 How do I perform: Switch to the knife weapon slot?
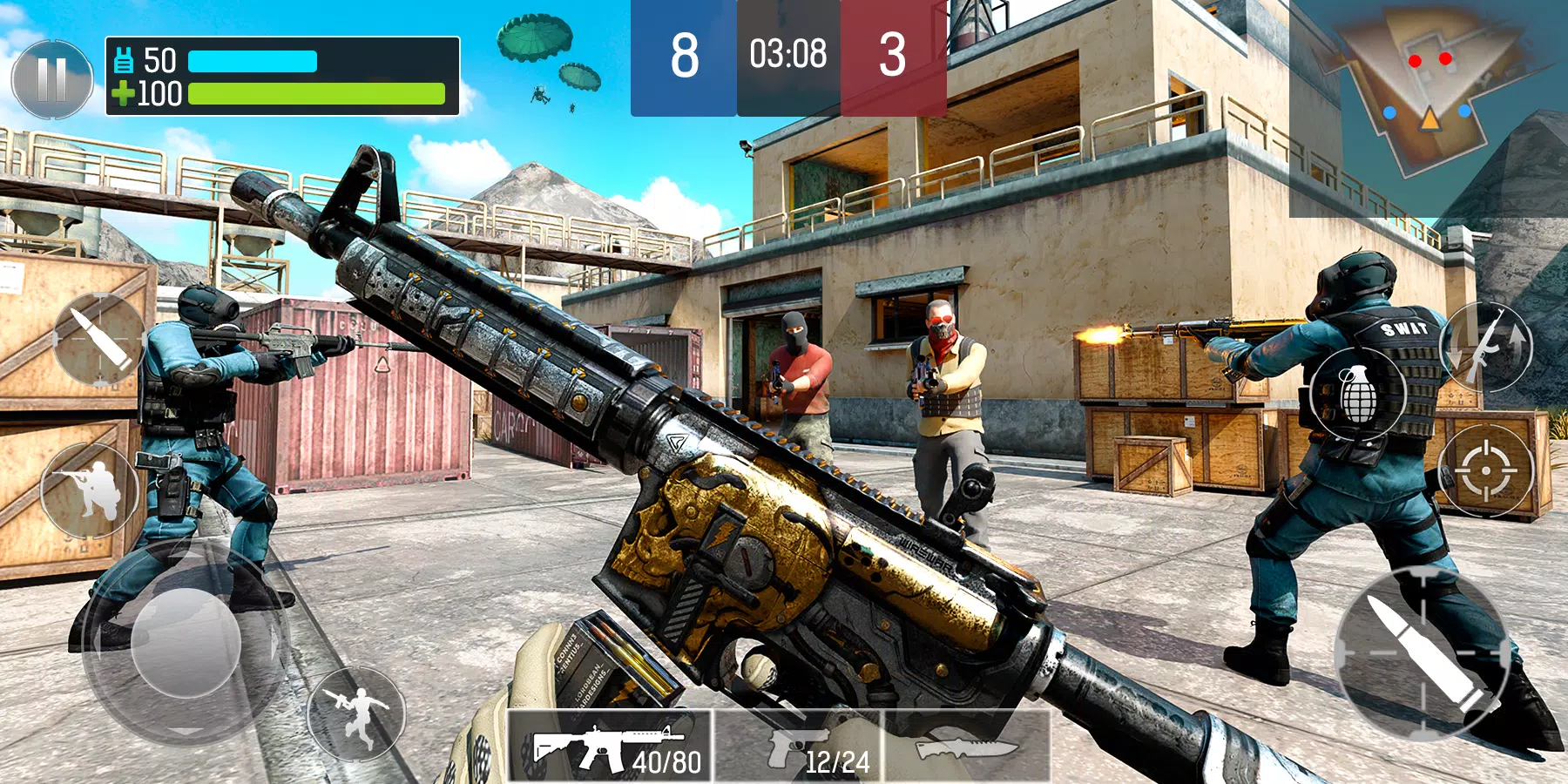pos(967,749)
